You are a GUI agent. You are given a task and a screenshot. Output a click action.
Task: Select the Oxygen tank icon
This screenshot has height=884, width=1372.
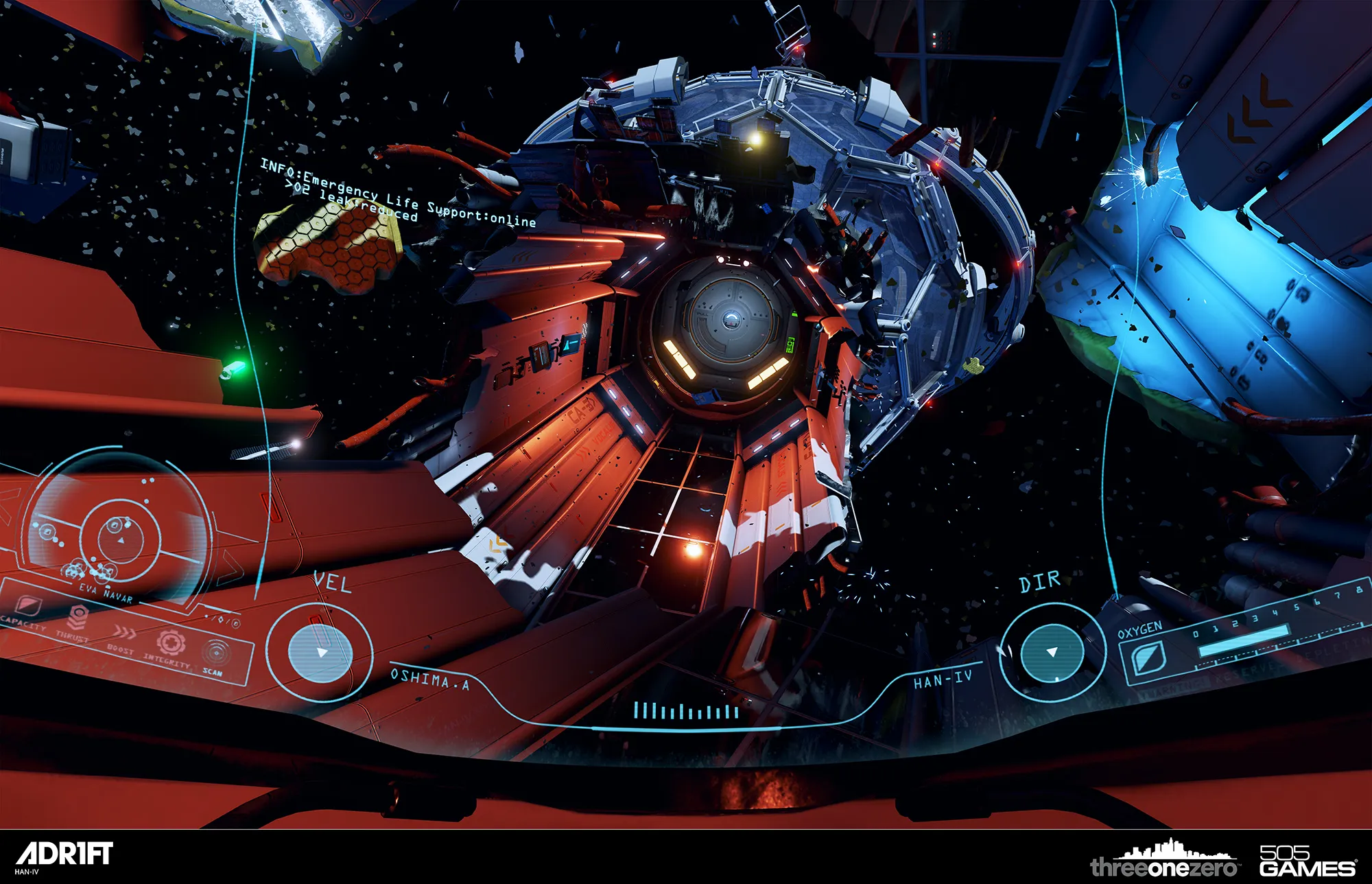pos(1148,657)
